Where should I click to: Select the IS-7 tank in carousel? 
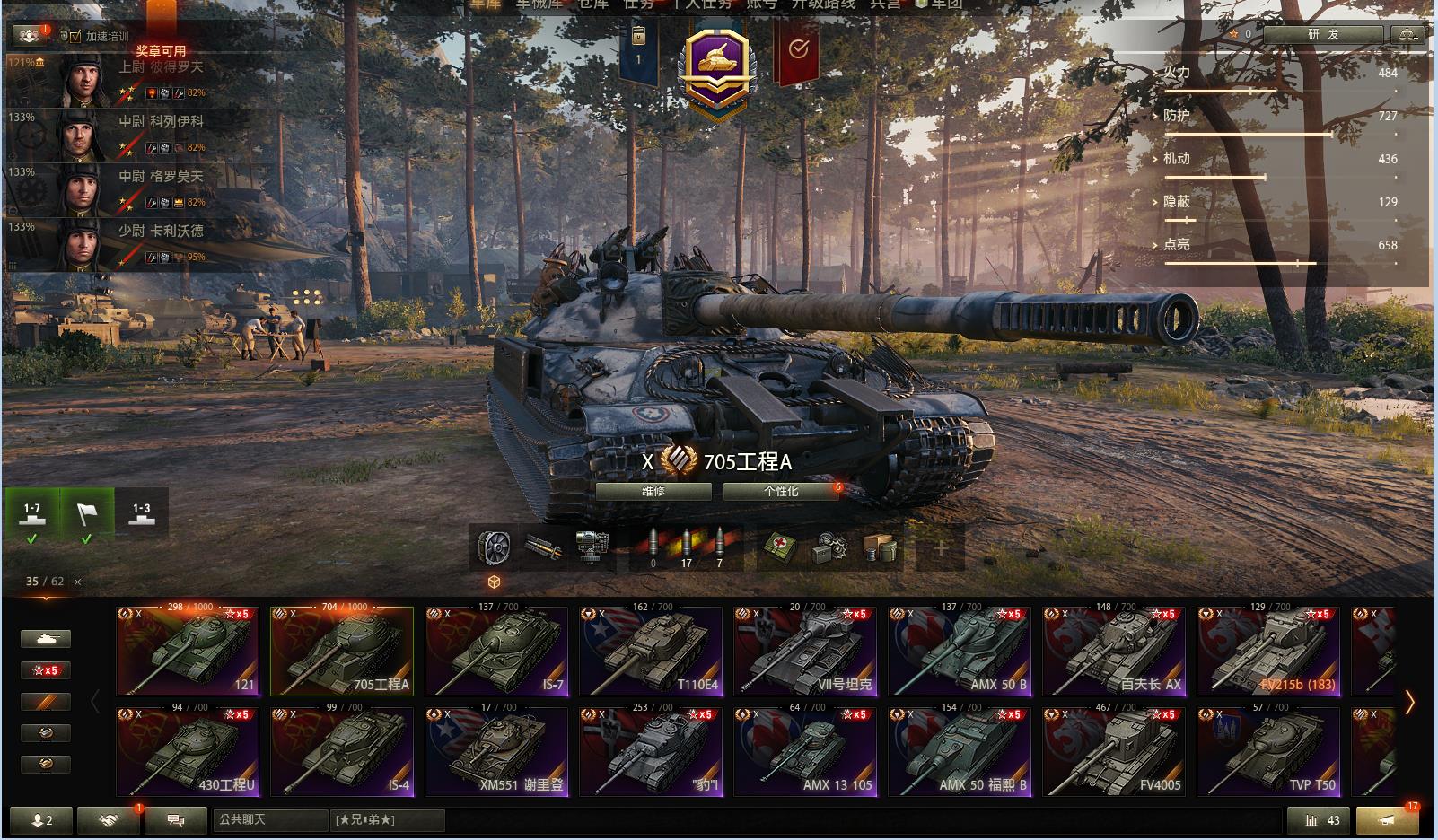[496, 652]
